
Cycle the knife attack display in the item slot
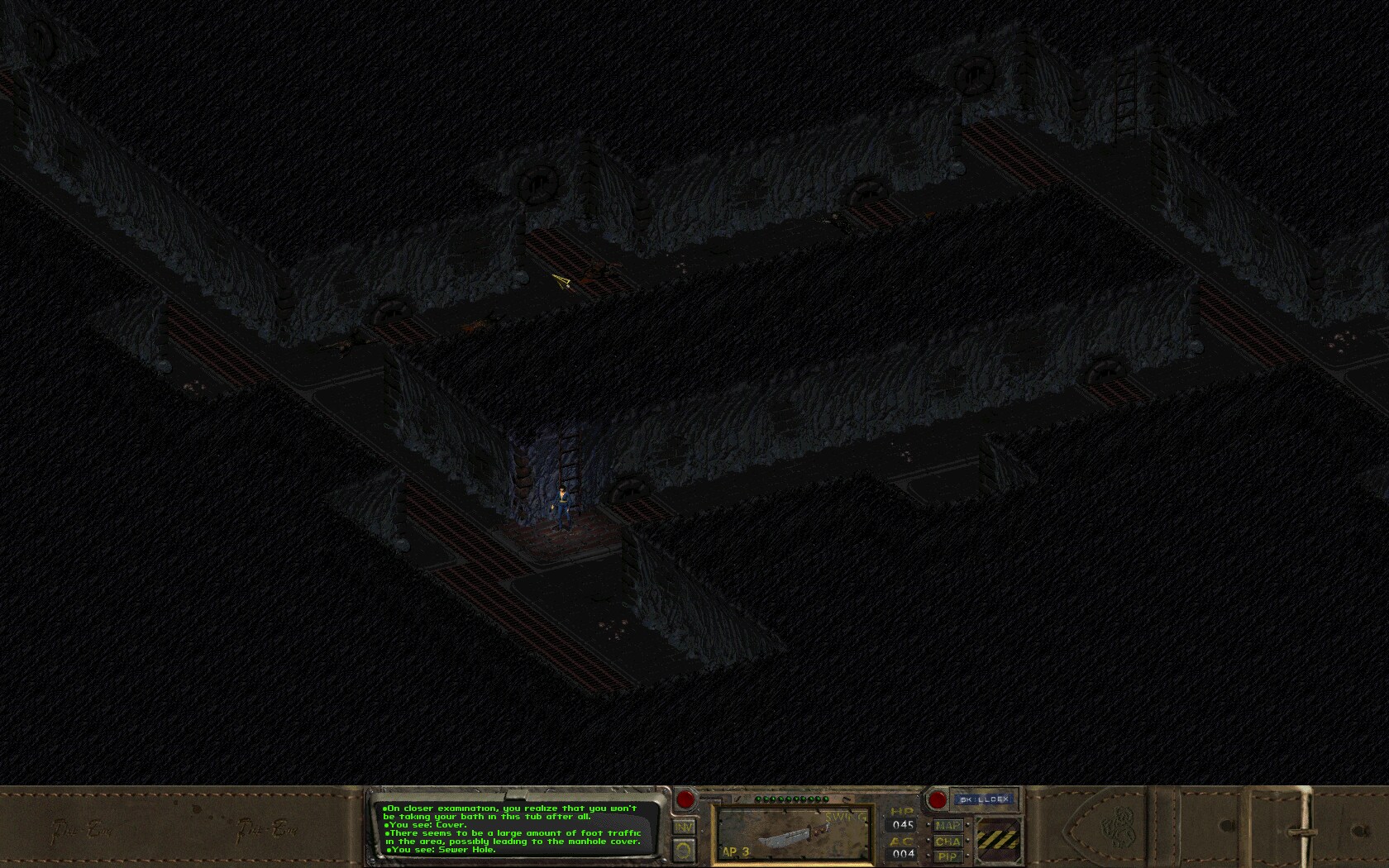[x=792, y=837]
